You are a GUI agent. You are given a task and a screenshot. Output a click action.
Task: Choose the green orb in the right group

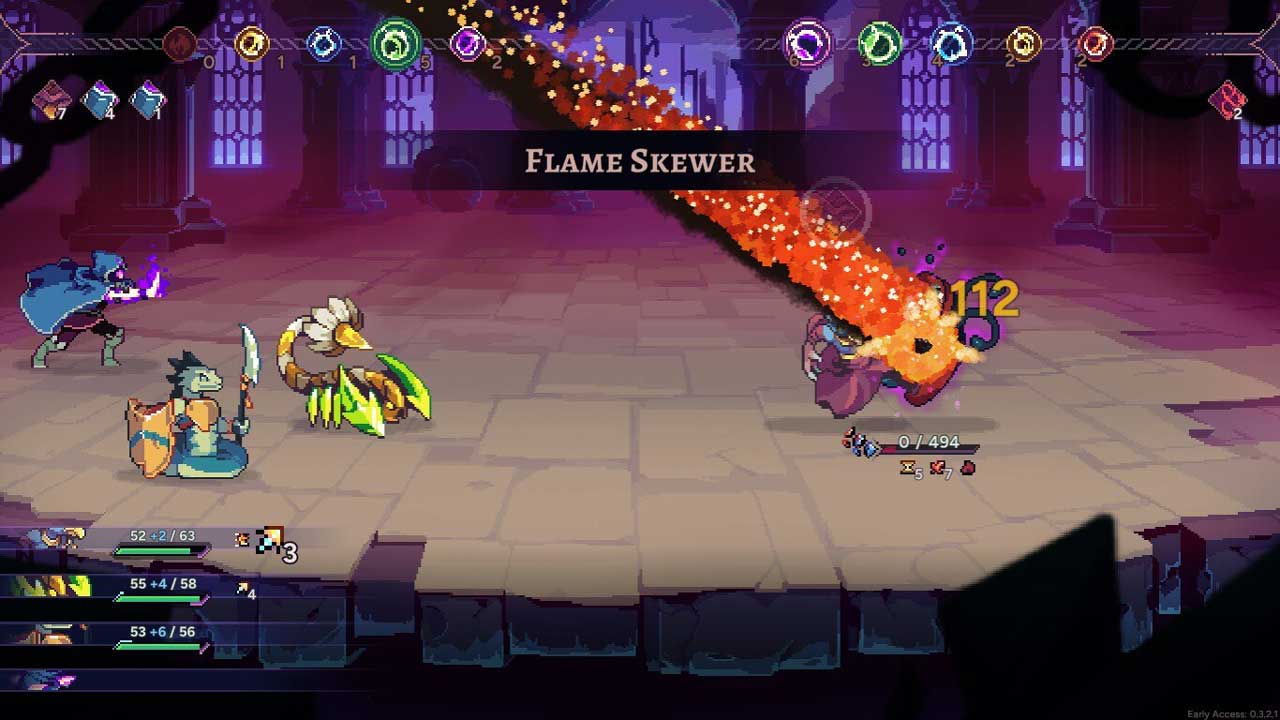coord(879,44)
